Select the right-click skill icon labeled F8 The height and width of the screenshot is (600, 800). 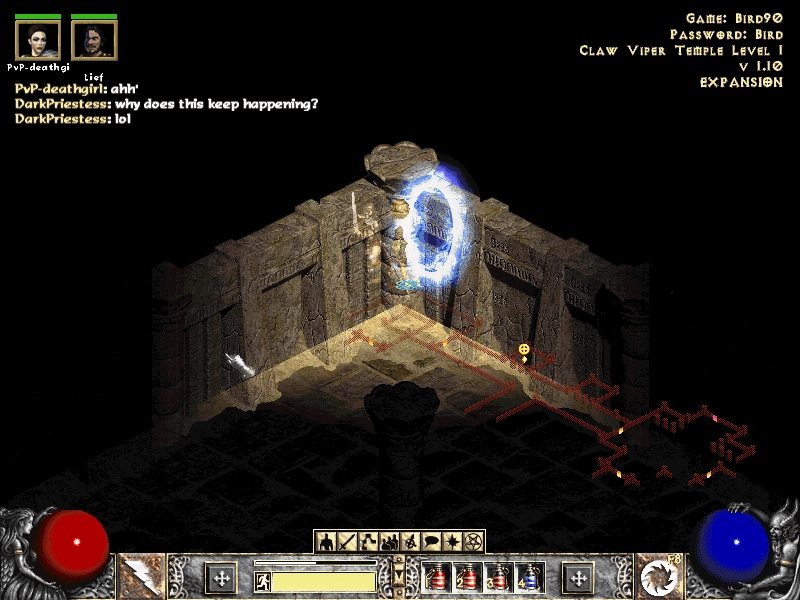point(659,577)
